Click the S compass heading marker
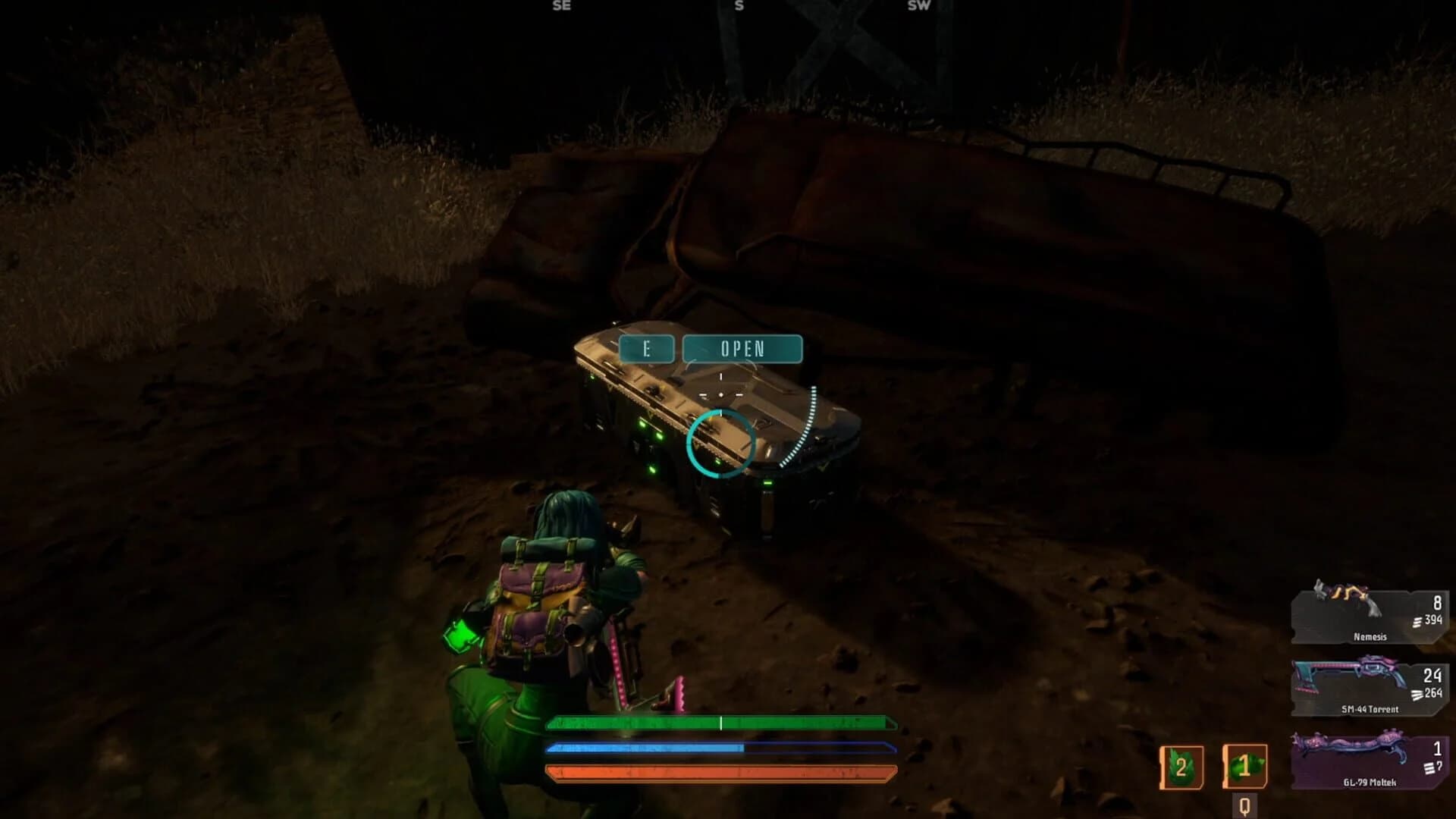This screenshot has width=1456, height=819. click(739, 6)
